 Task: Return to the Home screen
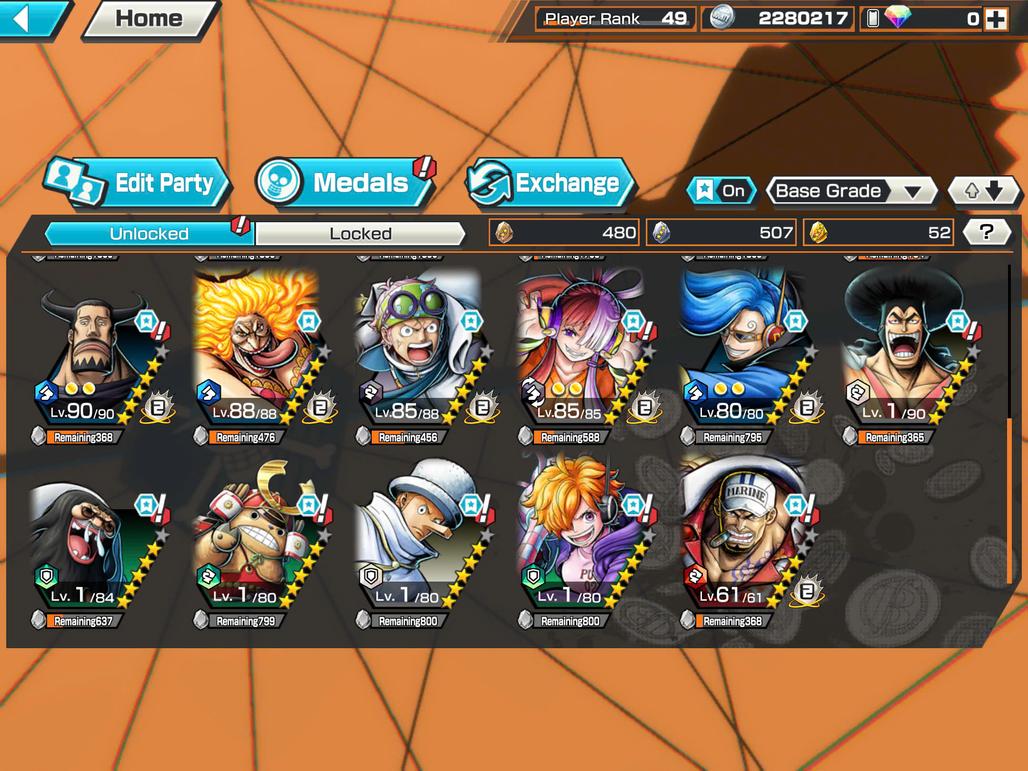[149, 18]
